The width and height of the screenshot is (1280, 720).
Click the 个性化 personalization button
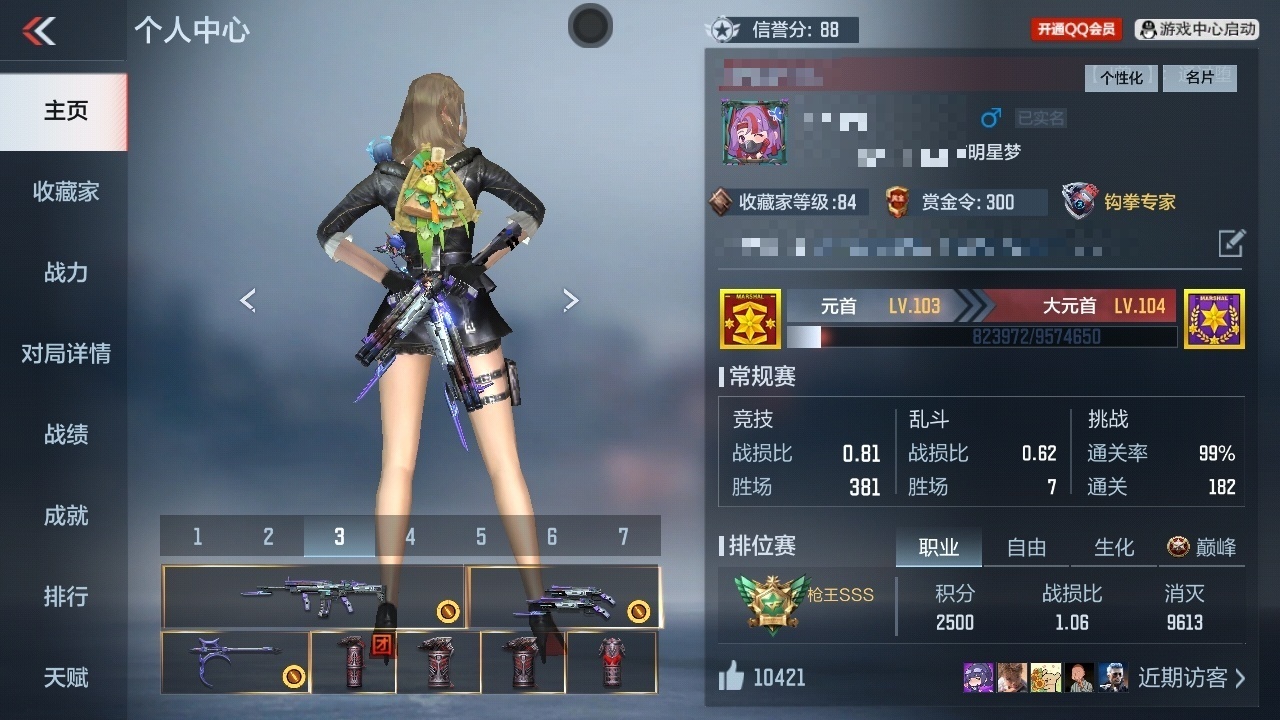tap(1121, 78)
